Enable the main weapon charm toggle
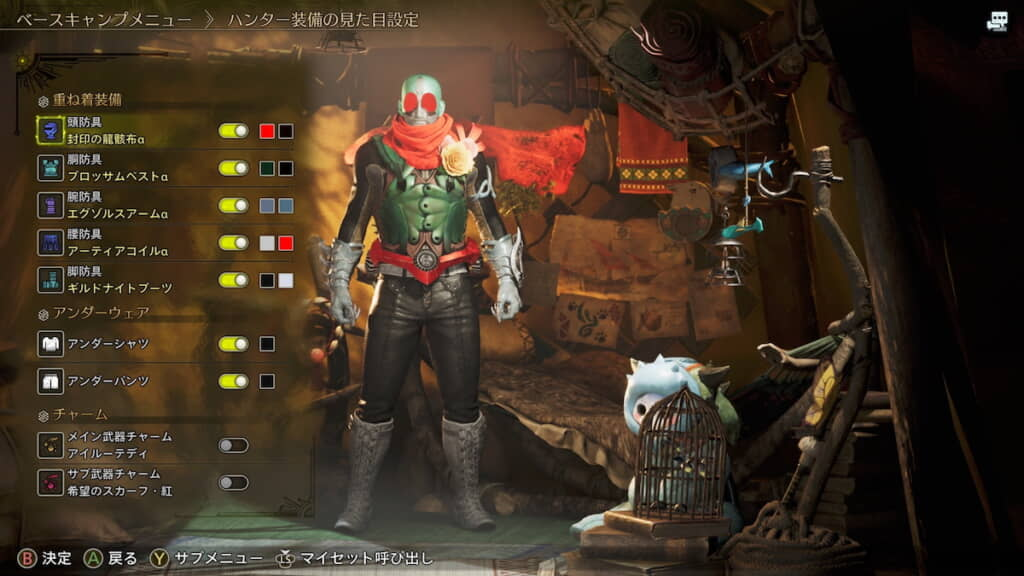The height and width of the screenshot is (576, 1024). pyautogui.click(x=234, y=445)
